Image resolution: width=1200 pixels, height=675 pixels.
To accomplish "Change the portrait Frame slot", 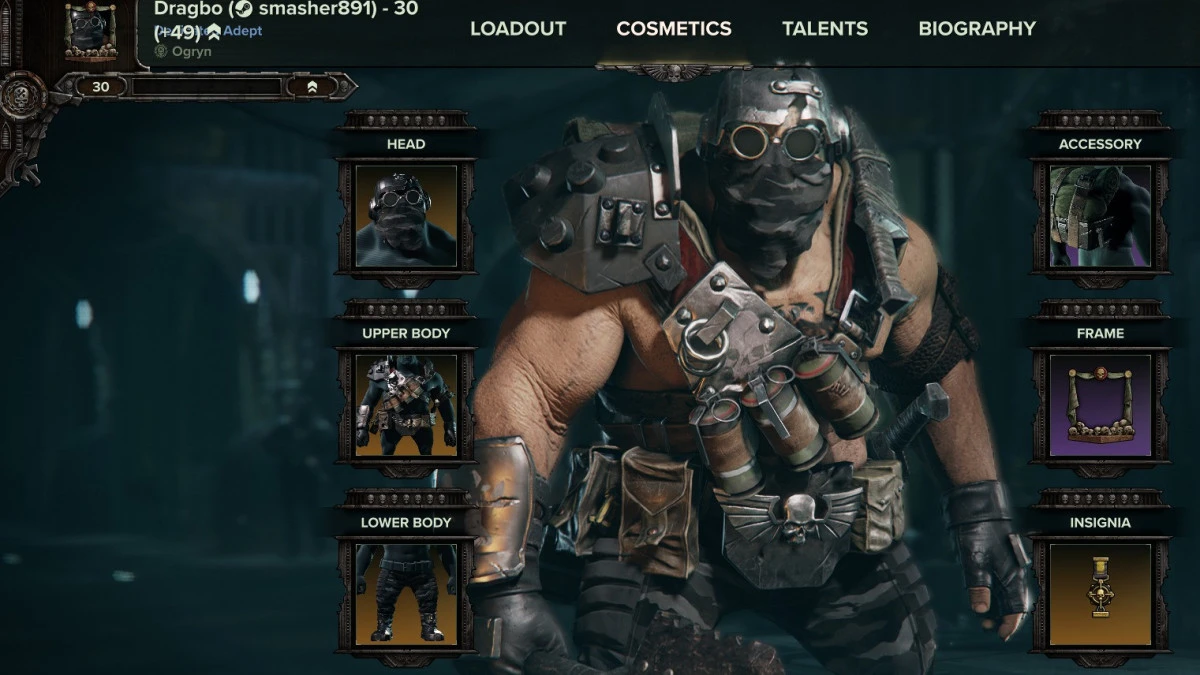I will pyautogui.click(x=1100, y=405).
